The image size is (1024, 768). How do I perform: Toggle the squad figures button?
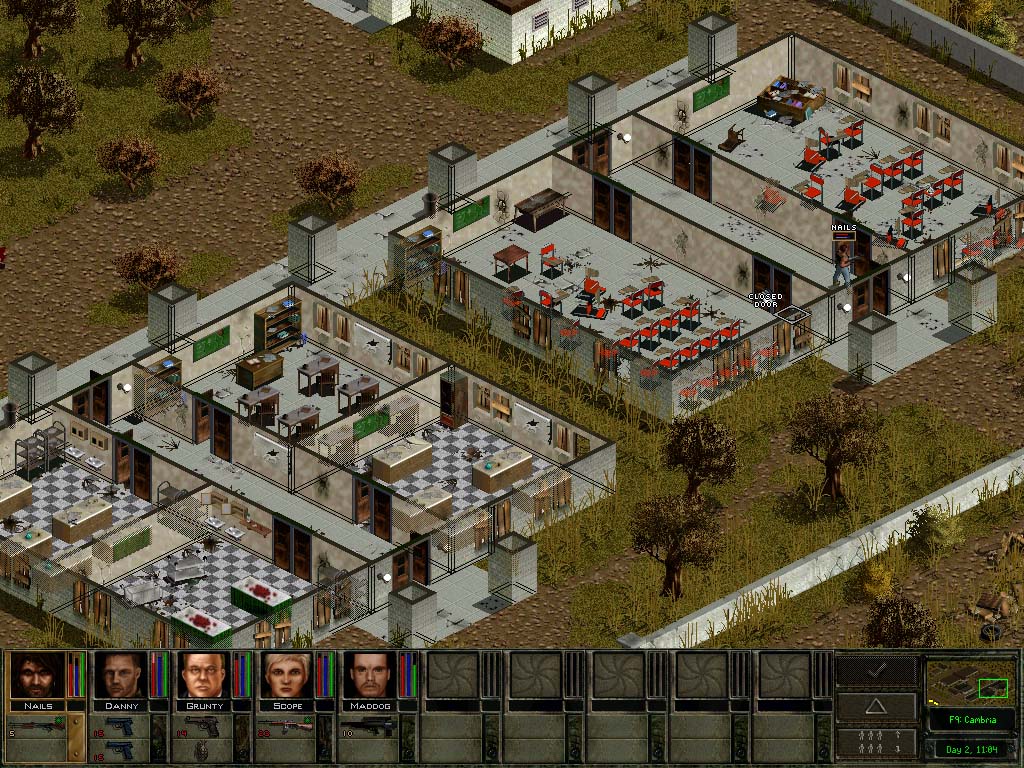[876, 742]
